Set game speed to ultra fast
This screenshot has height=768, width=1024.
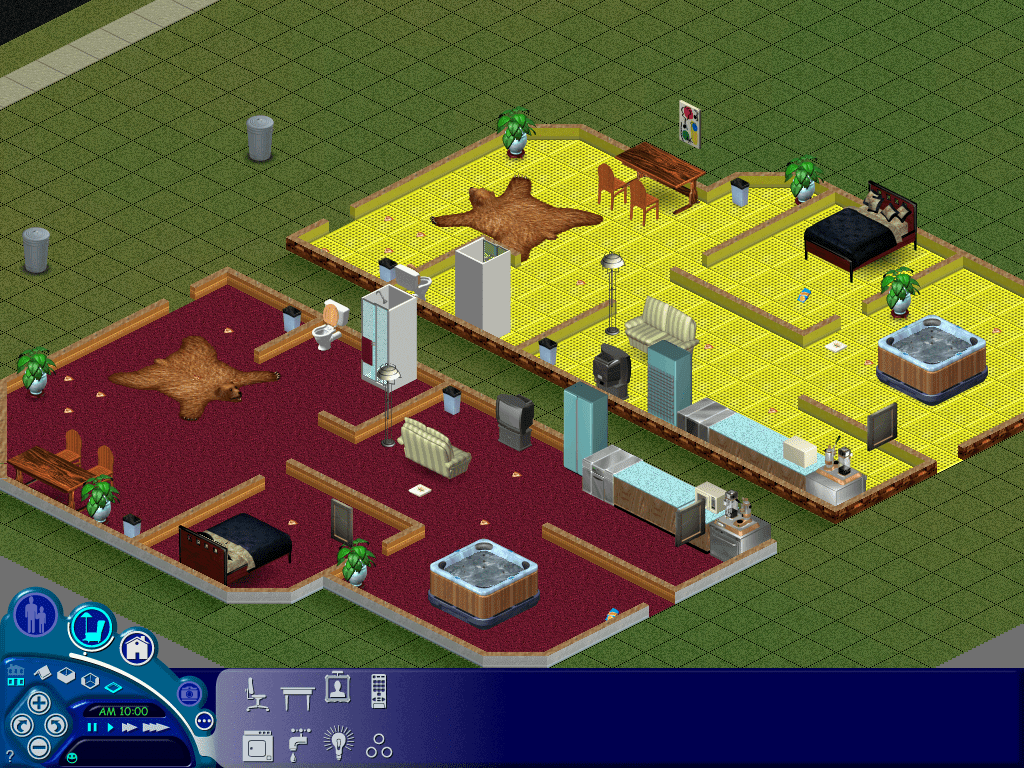point(154,728)
